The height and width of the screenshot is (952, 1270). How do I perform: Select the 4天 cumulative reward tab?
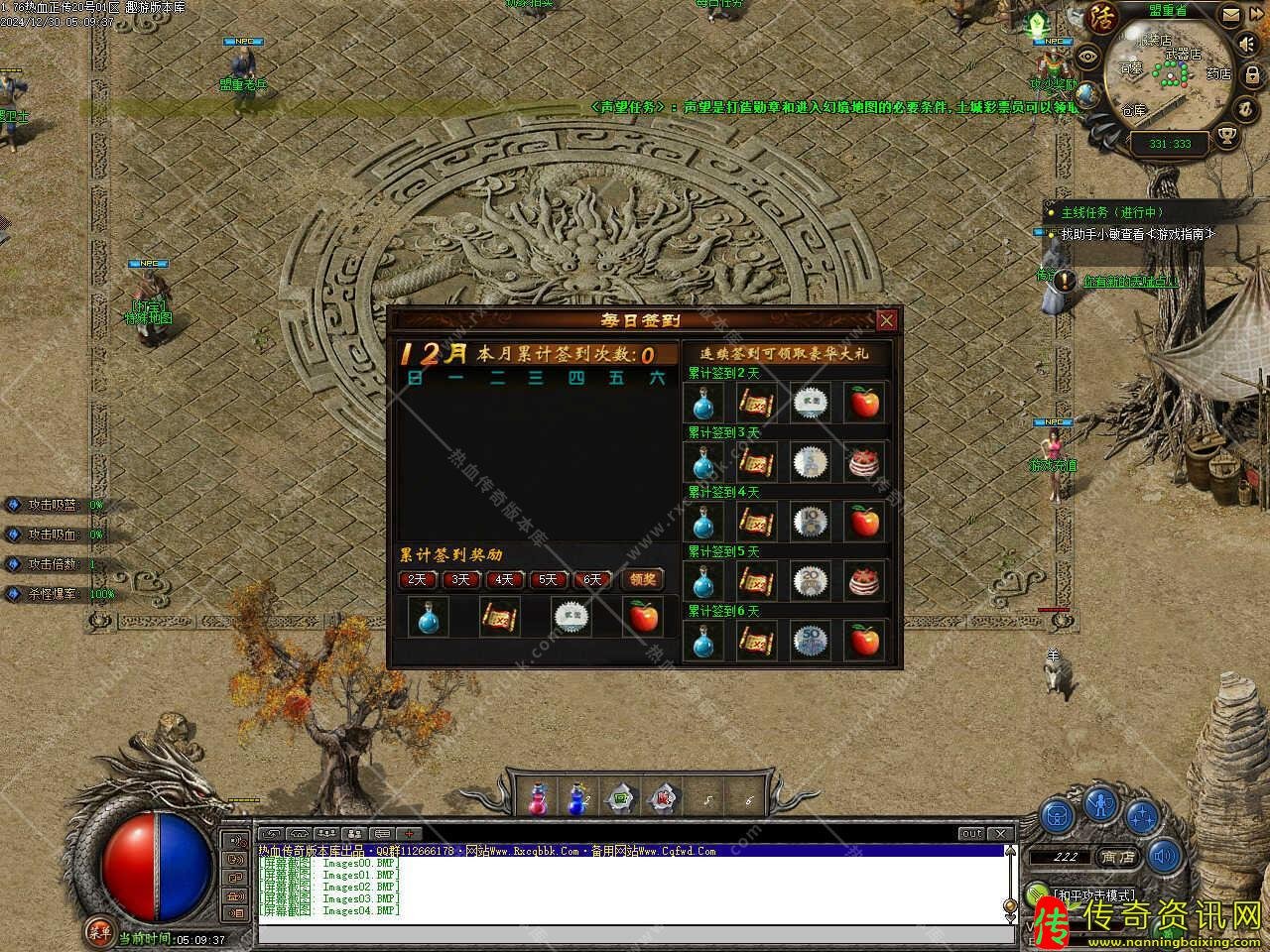point(504,579)
